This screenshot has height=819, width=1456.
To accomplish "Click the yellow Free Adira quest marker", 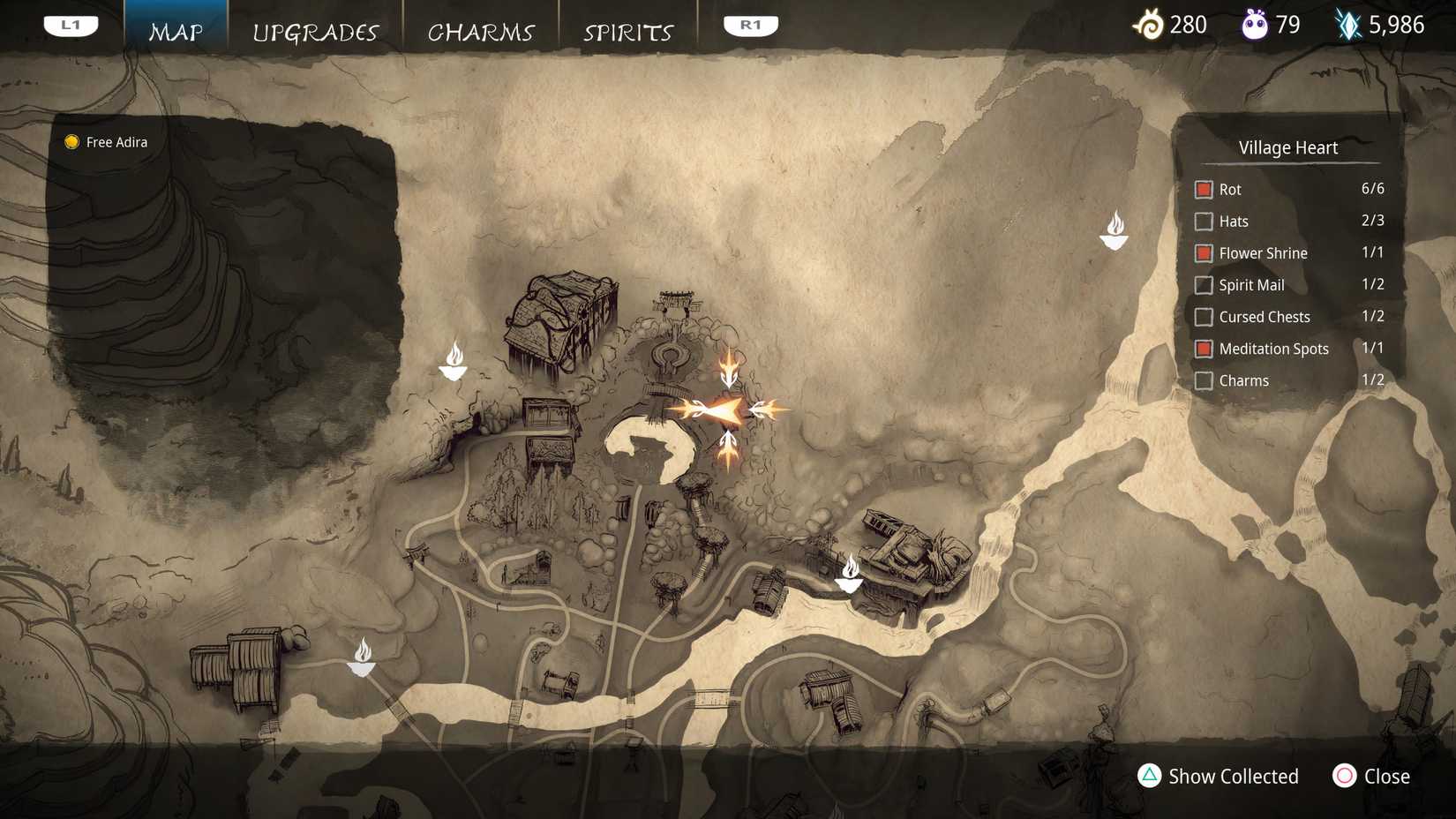I will click(x=71, y=141).
